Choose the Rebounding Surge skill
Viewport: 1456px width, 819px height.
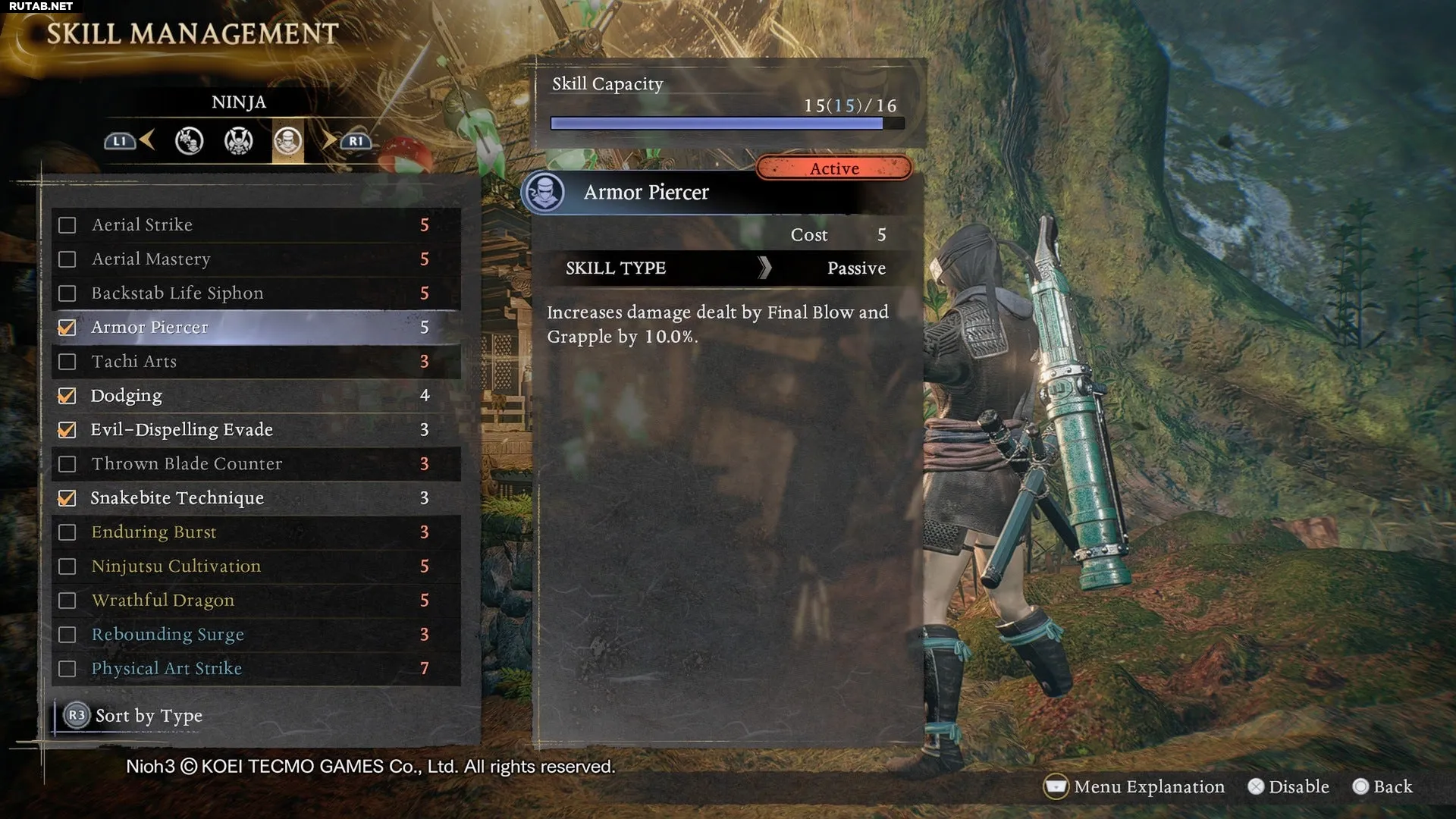click(x=255, y=635)
